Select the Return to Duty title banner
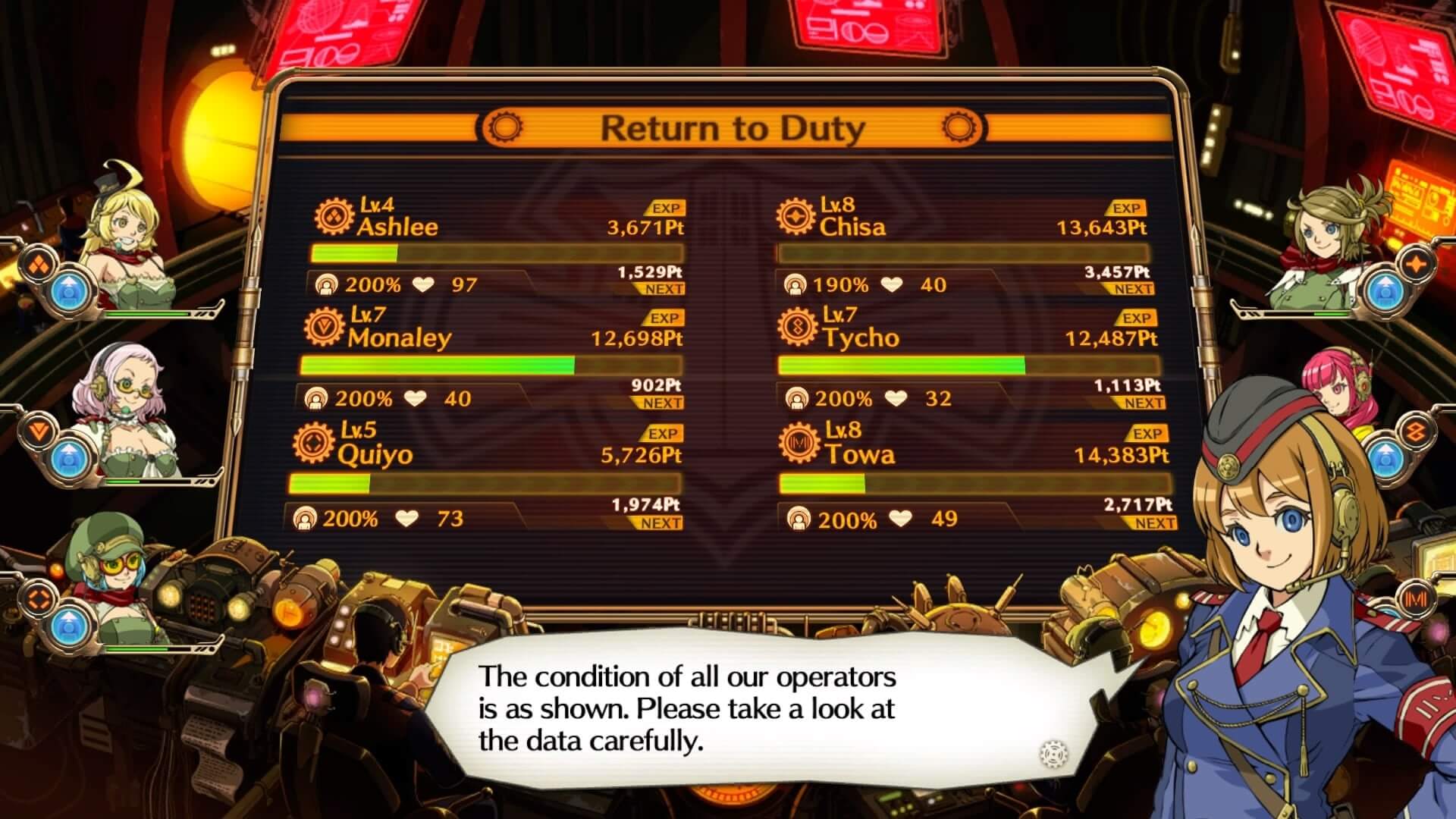Screen dimensions: 1456x819 (x=730, y=127)
